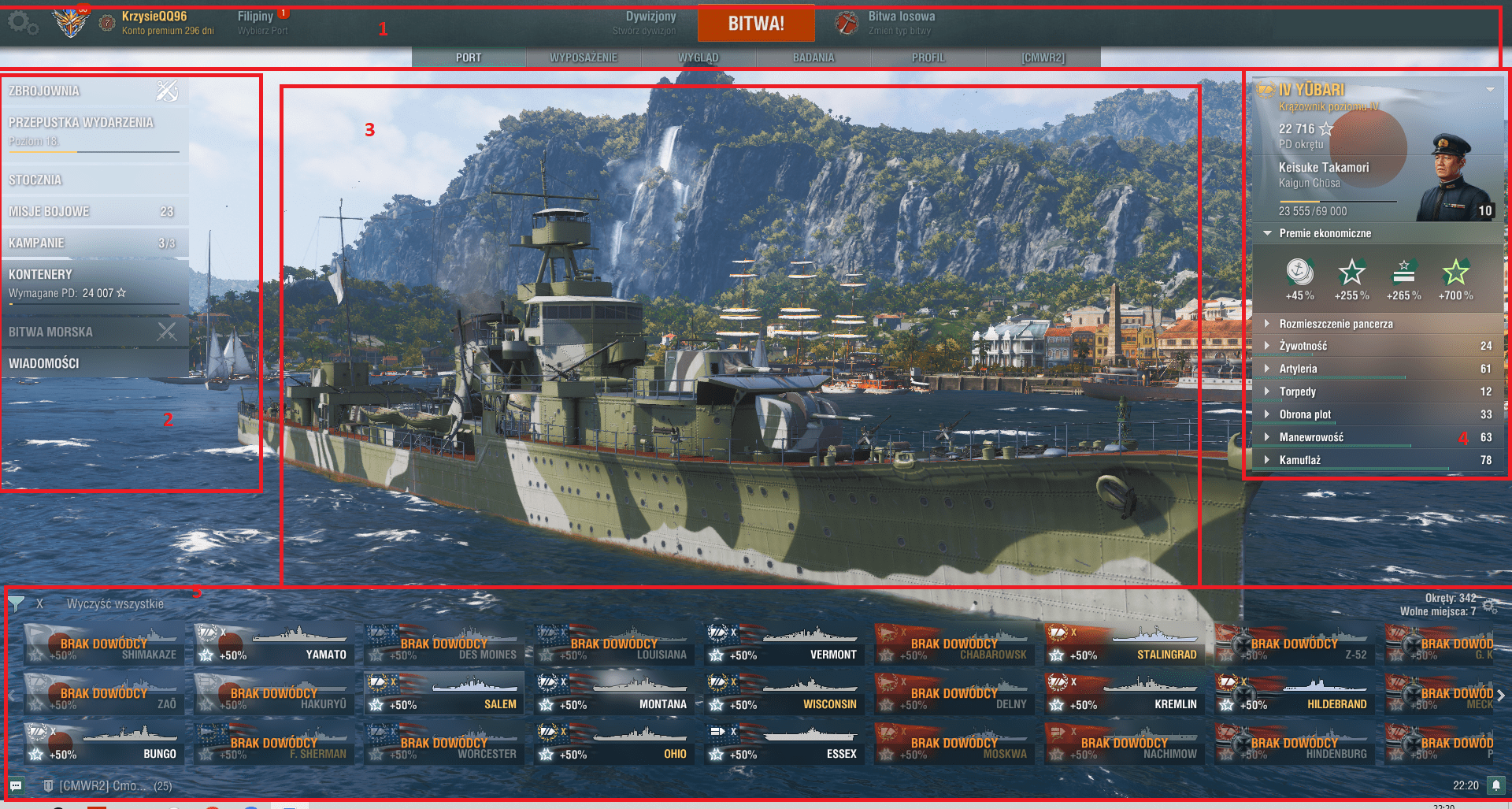The image size is (1512, 809).
Task: Open the [CMWR2] clan tab
Action: [x=1043, y=58]
